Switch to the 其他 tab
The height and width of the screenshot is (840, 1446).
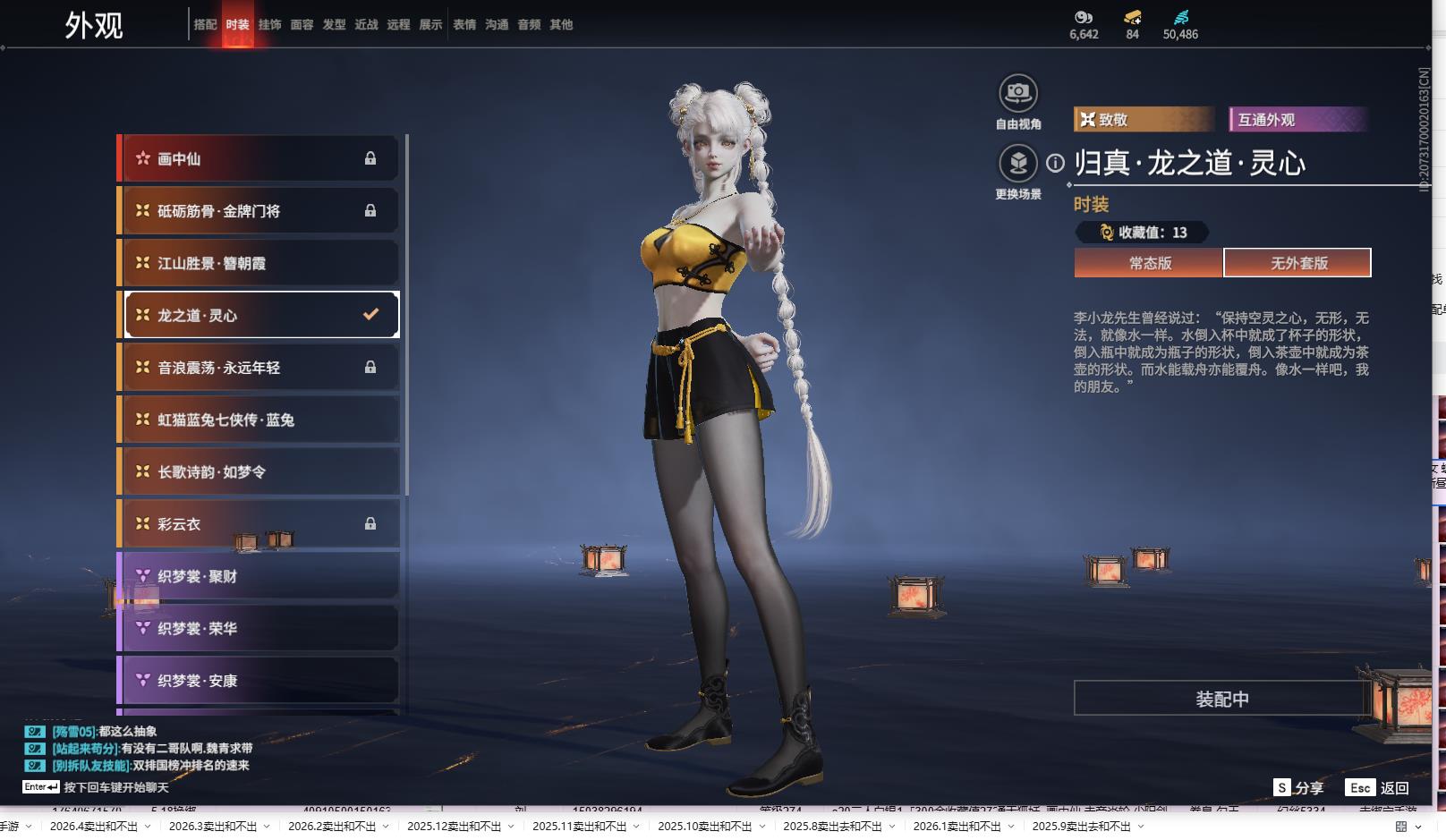pyautogui.click(x=561, y=25)
